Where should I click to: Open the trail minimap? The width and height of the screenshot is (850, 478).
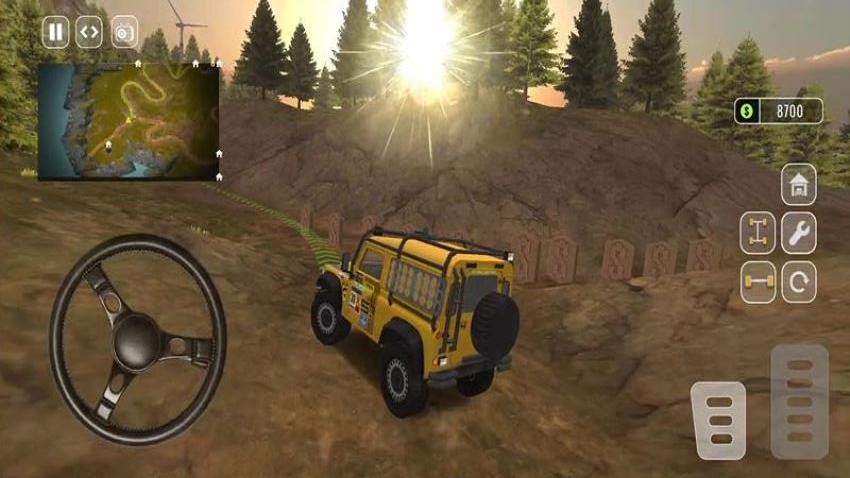pyautogui.click(x=128, y=120)
